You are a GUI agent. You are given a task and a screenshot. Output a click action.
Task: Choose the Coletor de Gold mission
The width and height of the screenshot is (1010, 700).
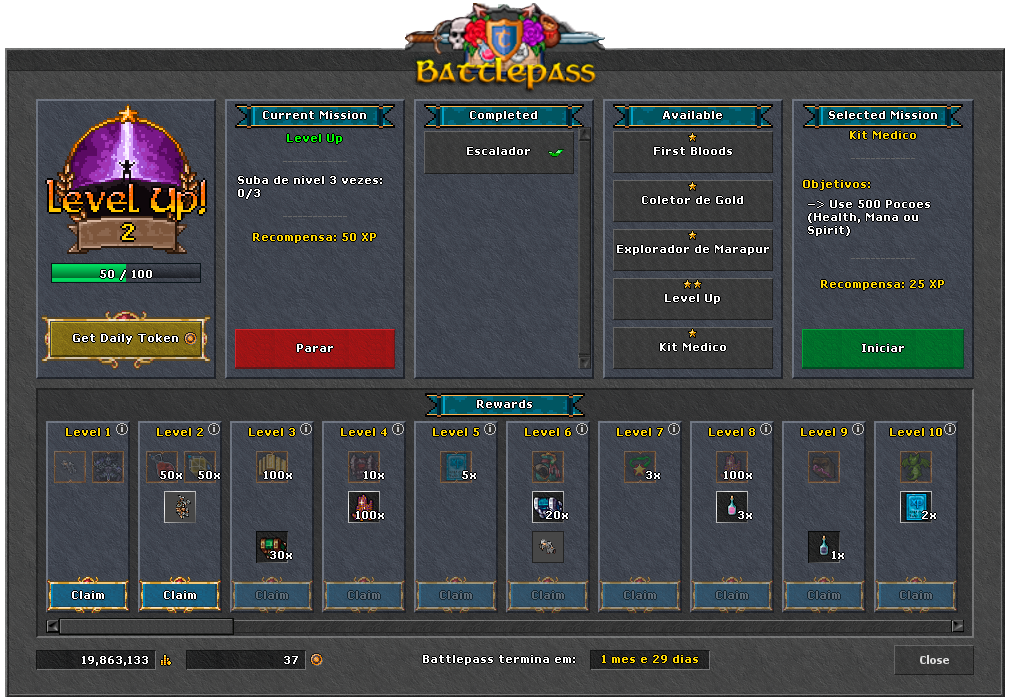coord(692,201)
